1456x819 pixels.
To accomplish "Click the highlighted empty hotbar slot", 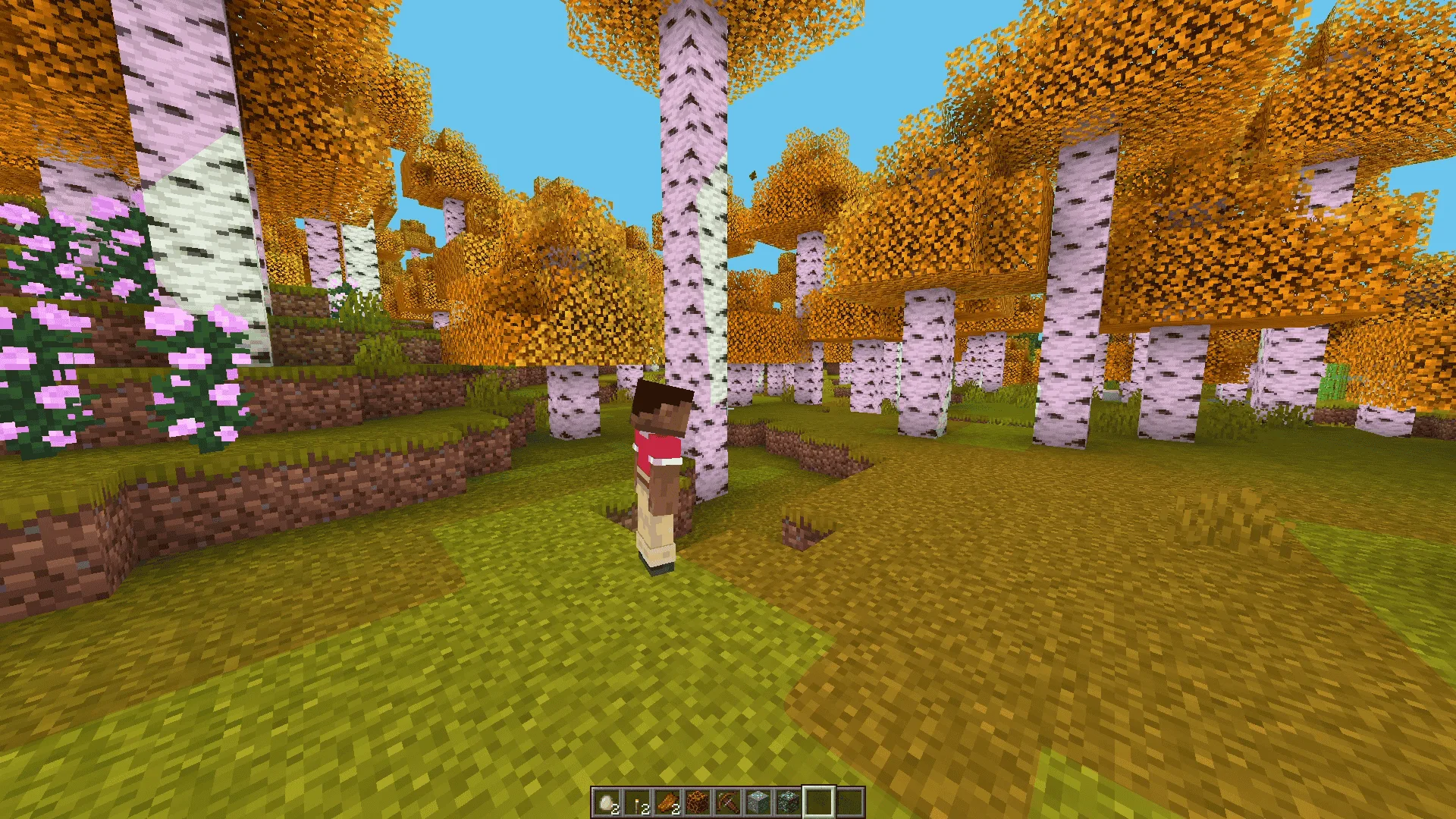I will pyautogui.click(x=819, y=802).
